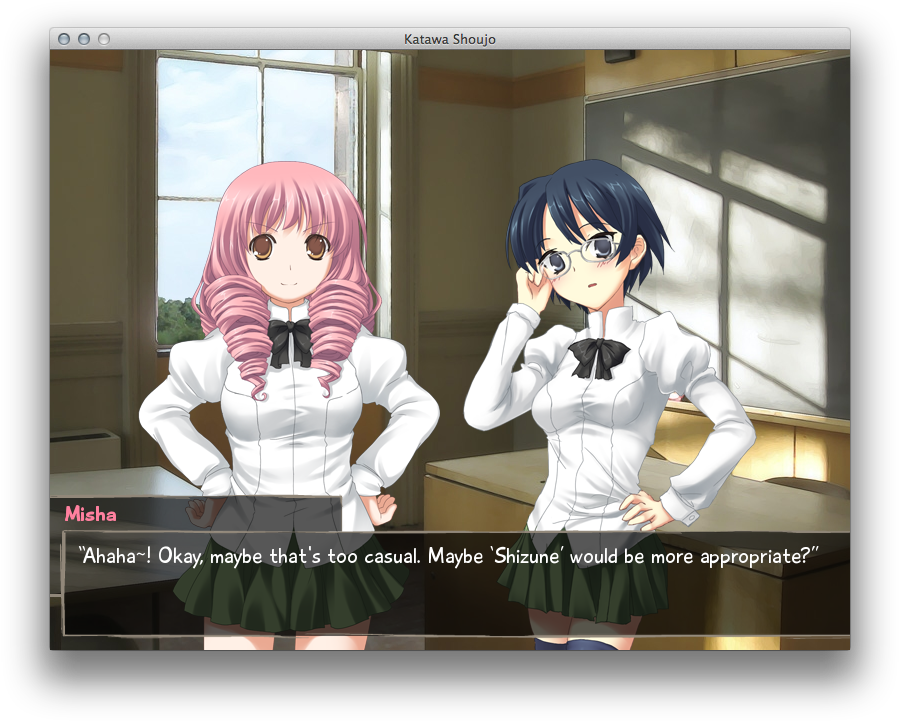Close the Katawa Shoujo window
The height and width of the screenshot is (721, 899).
pyautogui.click(x=64, y=39)
